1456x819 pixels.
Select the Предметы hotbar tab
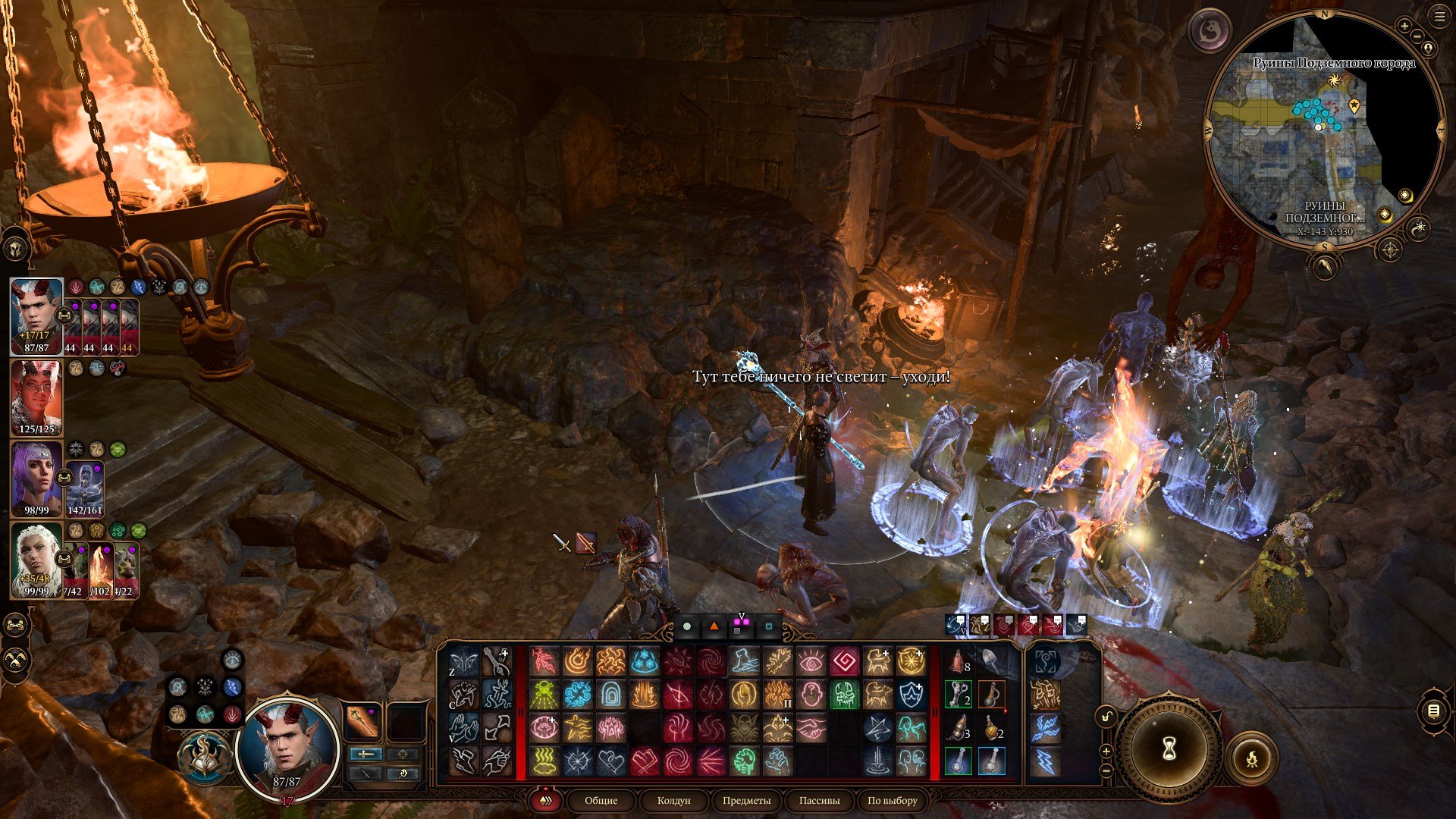746,800
